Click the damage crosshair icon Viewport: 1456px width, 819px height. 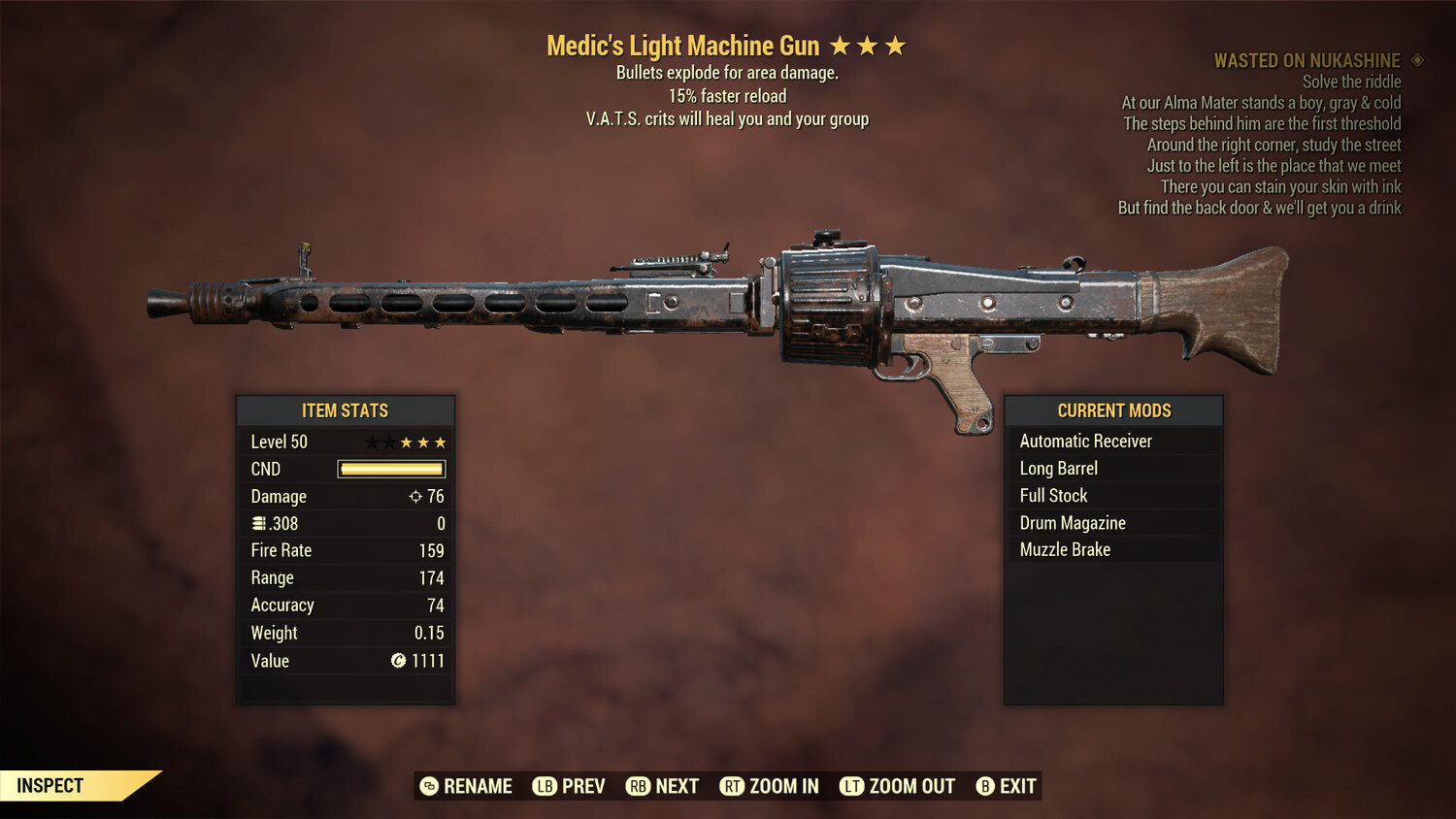point(416,496)
